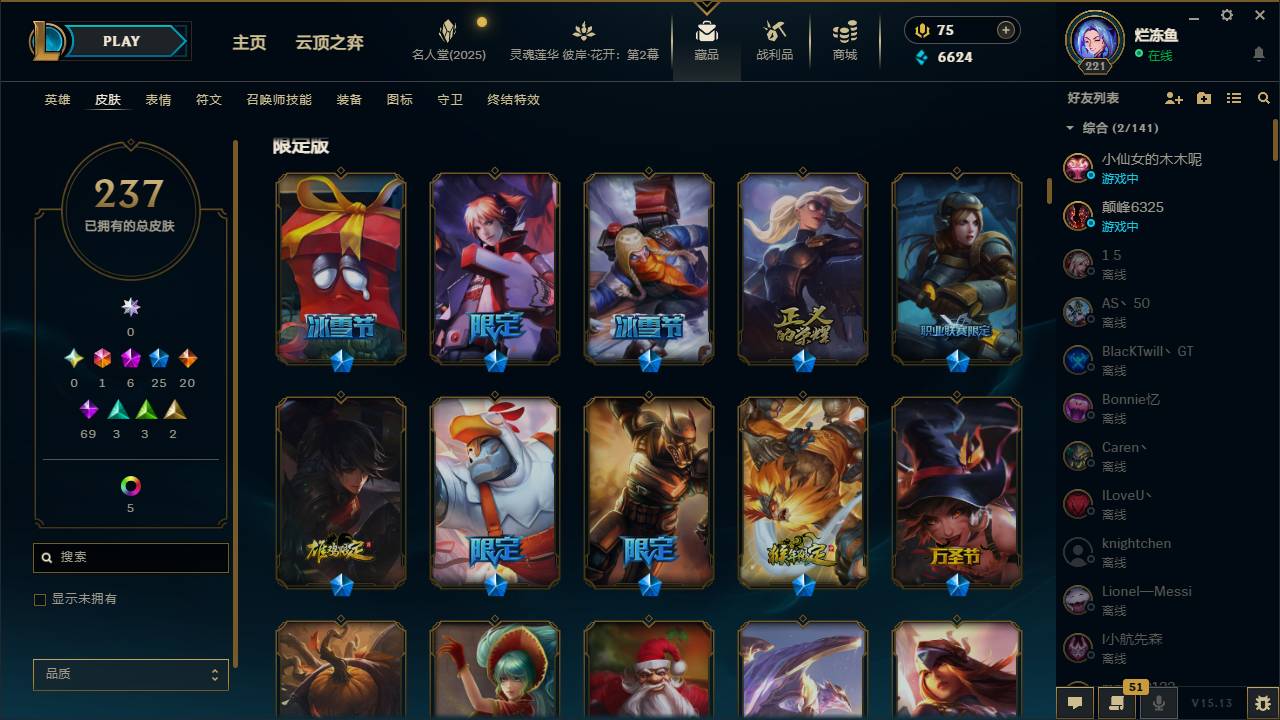This screenshot has width=1280, height=720.
Task: Open the 品质 quality dropdown
Action: 130,675
